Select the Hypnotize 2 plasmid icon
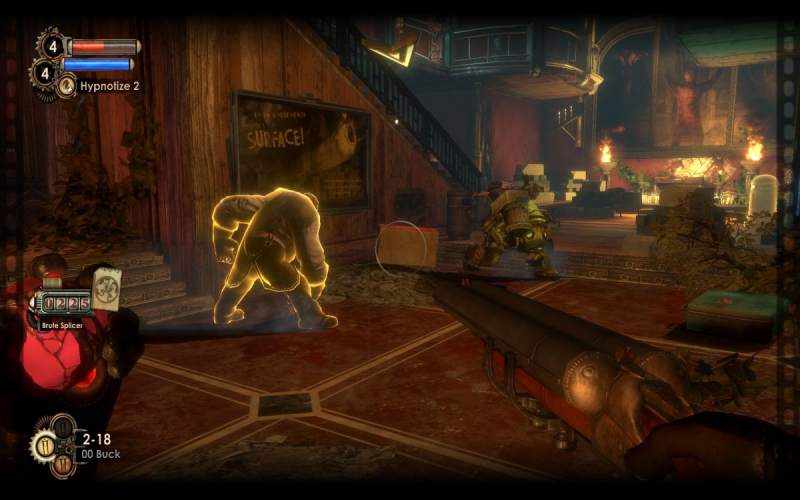Screen dimensions: 800x500 tap(67, 87)
